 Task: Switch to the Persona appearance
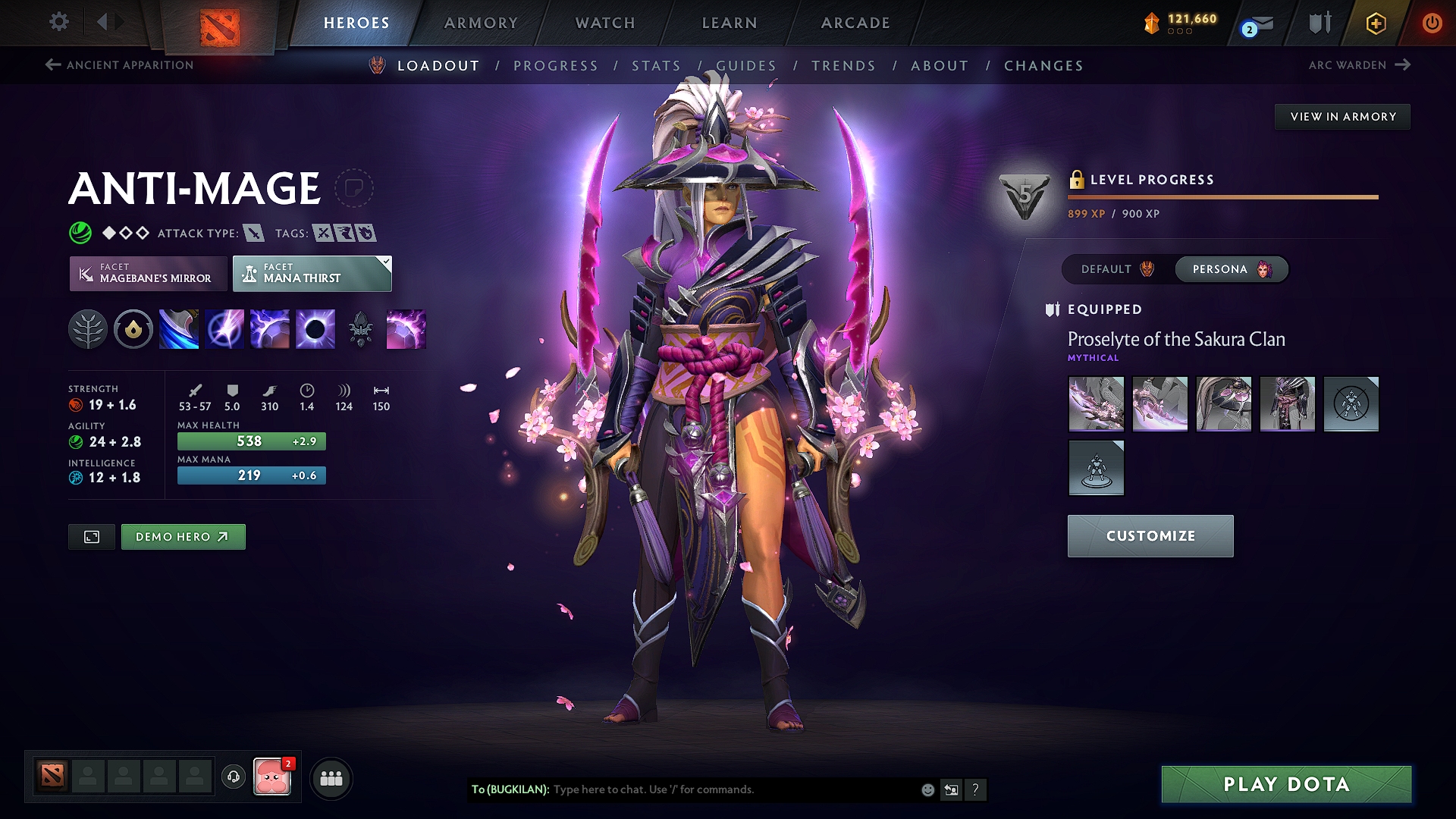pos(1230,269)
